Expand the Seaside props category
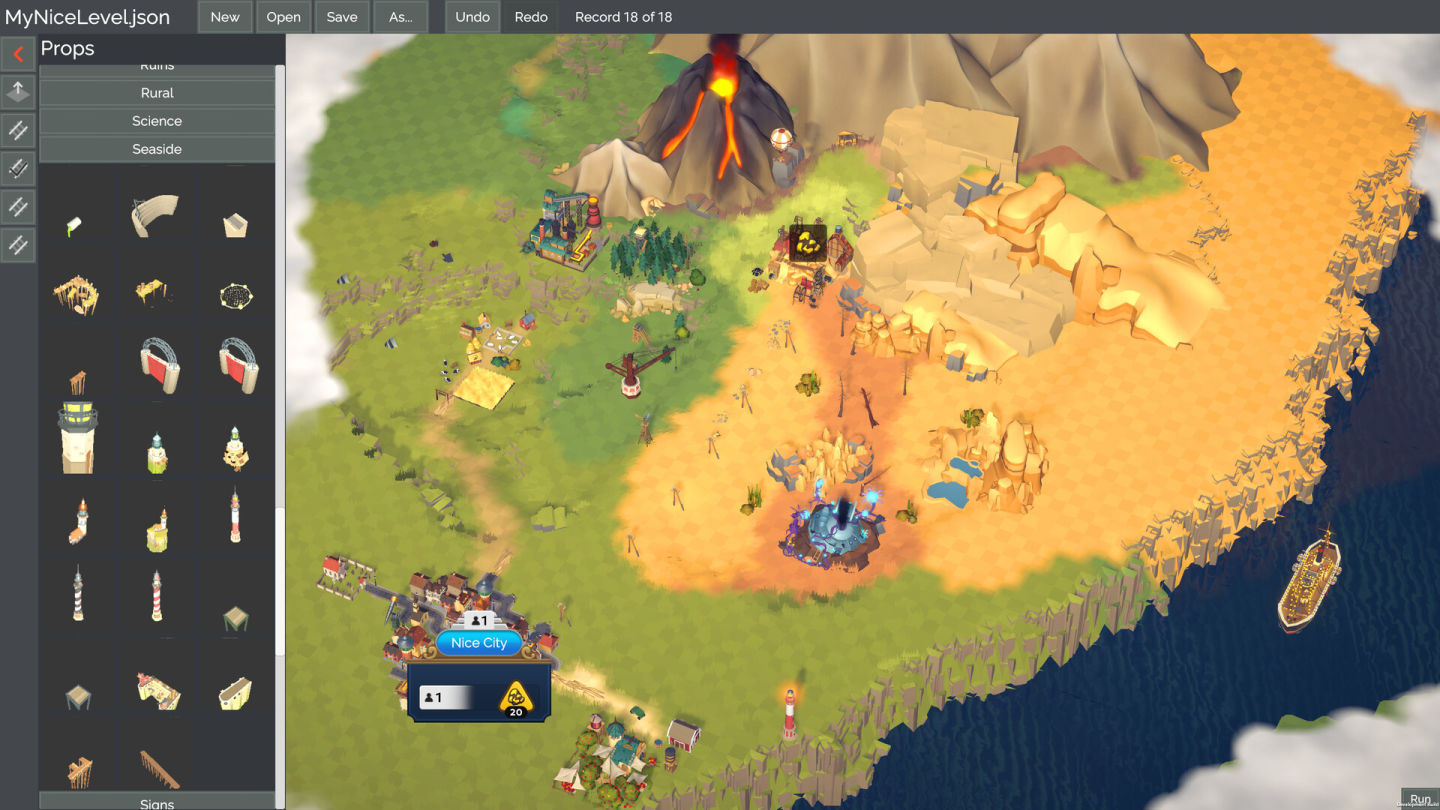The width and height of the screenshot is (1440, 810). (157, 149)
